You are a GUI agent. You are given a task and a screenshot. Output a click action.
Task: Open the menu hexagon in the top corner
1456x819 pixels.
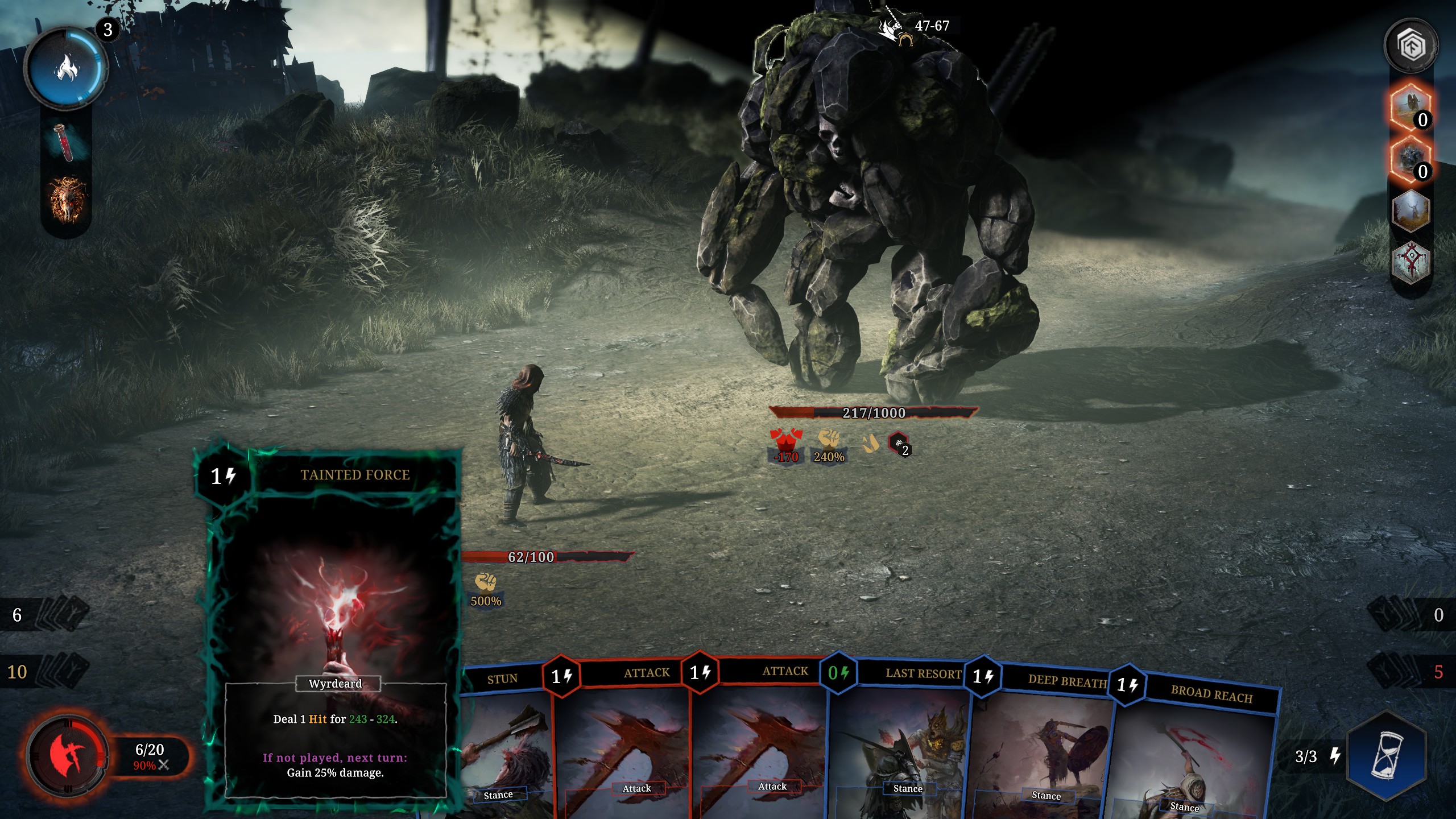tap(1410, 45)
